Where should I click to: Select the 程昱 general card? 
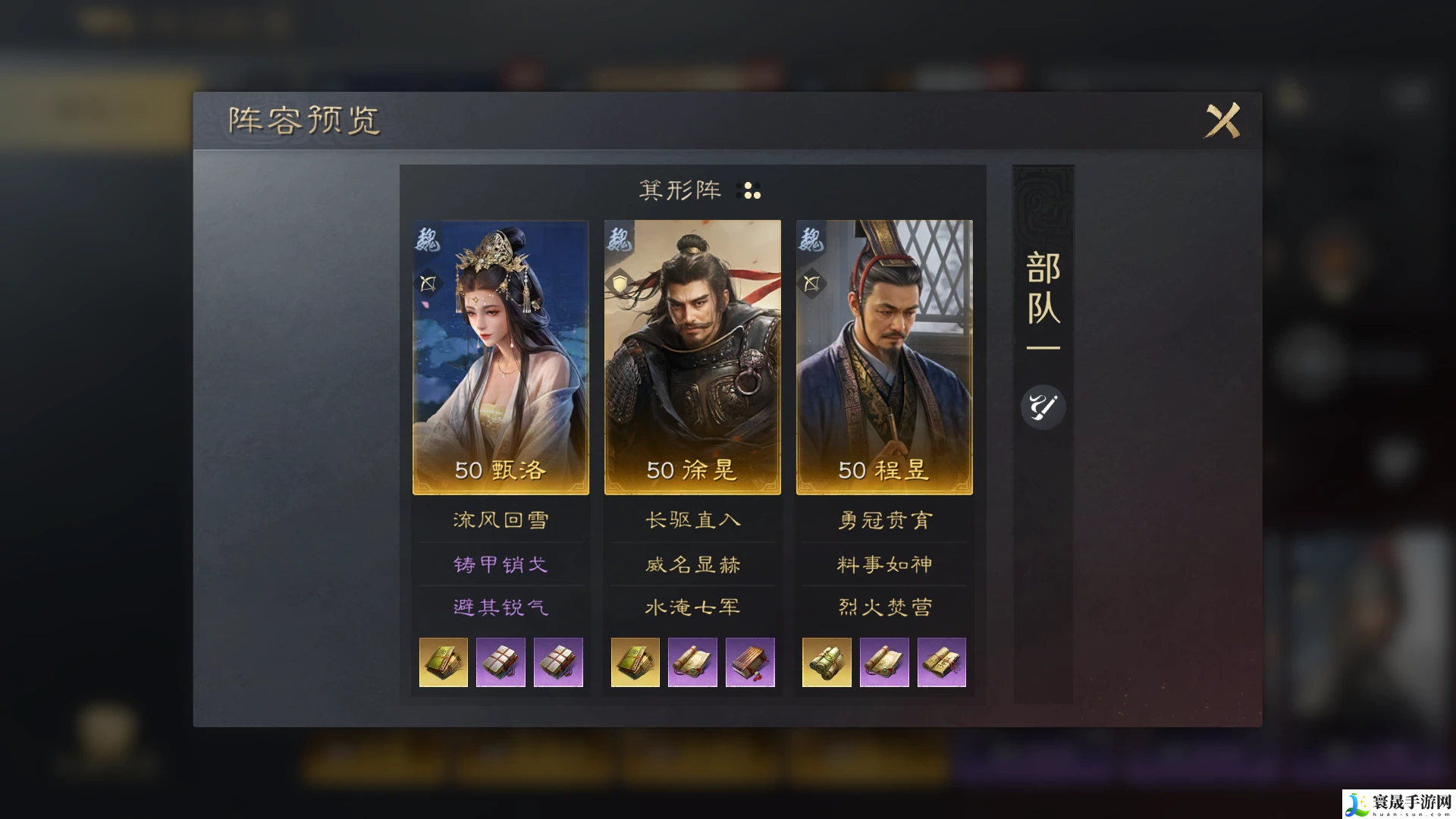(x=884, y=356)
